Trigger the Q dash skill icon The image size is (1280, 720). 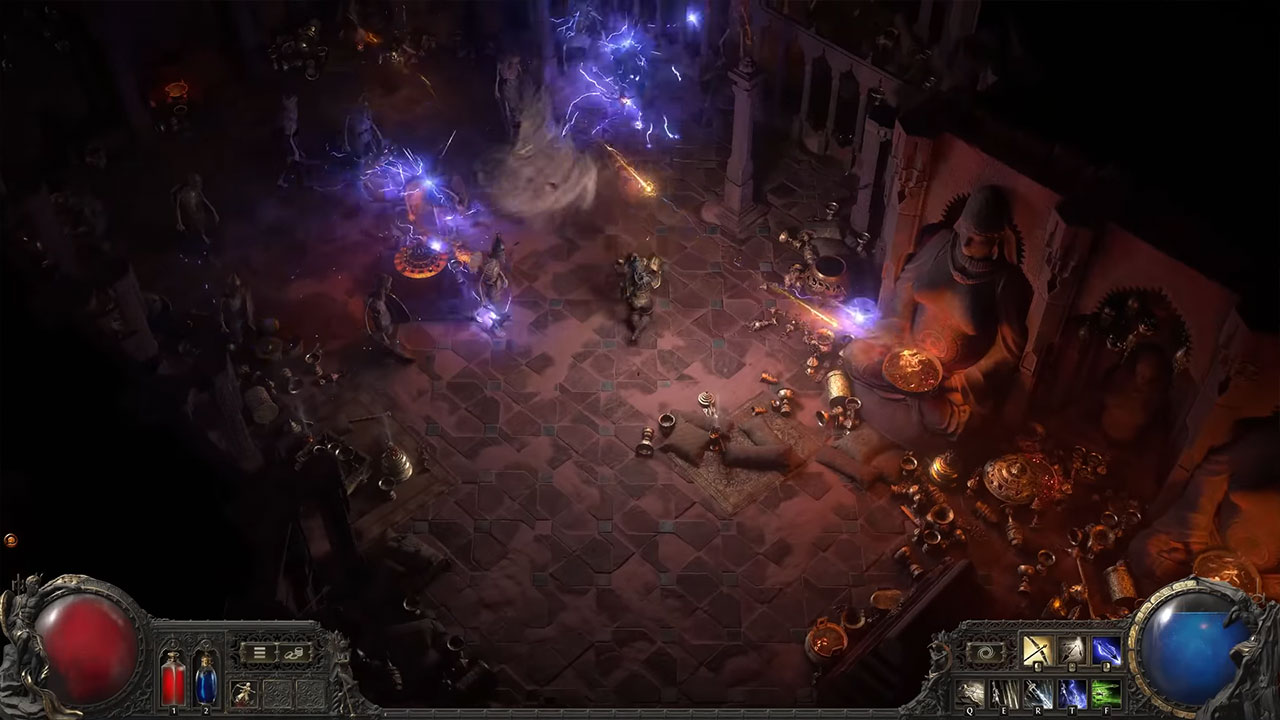969,692
